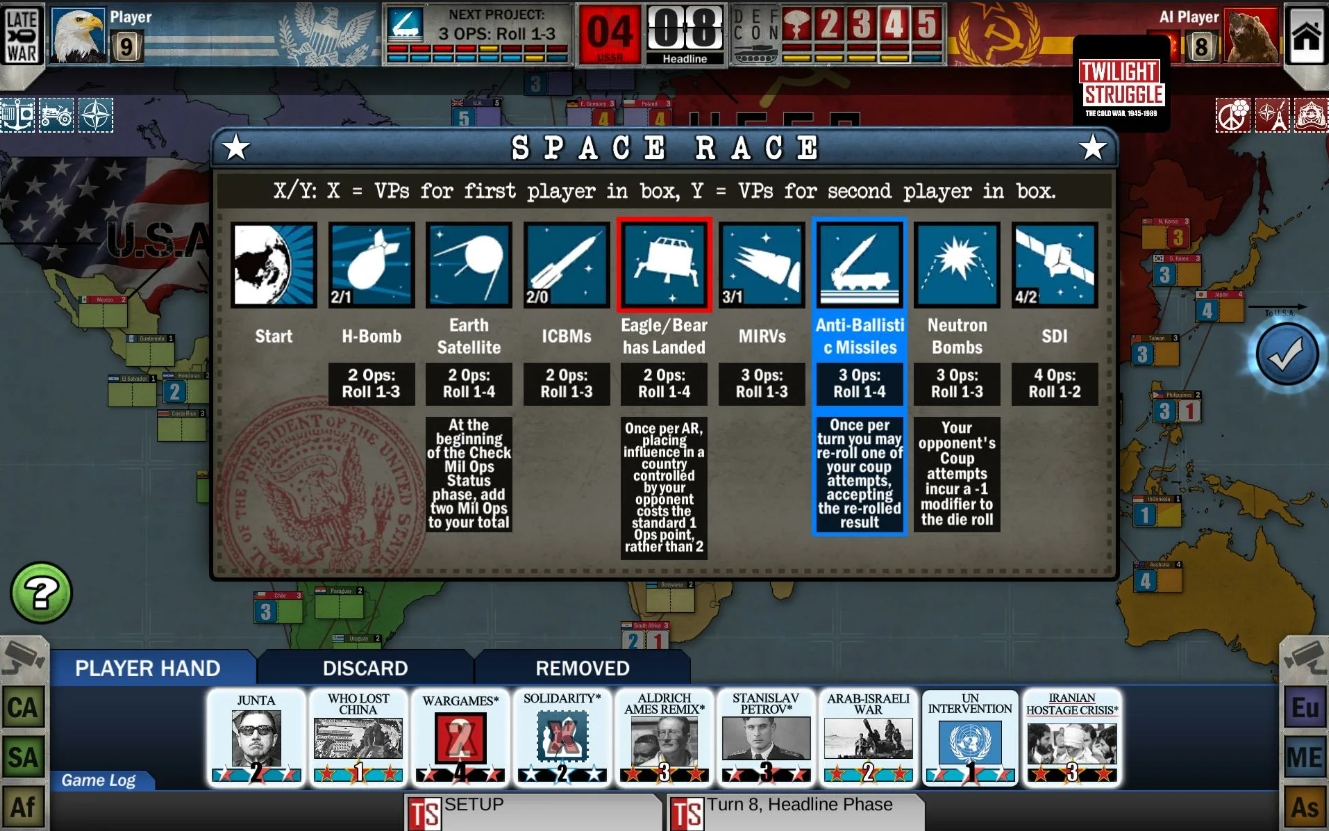1329x831 pixels.
Task: Select the Anti-Ballistic Missiles option
Action: (859, 263)
